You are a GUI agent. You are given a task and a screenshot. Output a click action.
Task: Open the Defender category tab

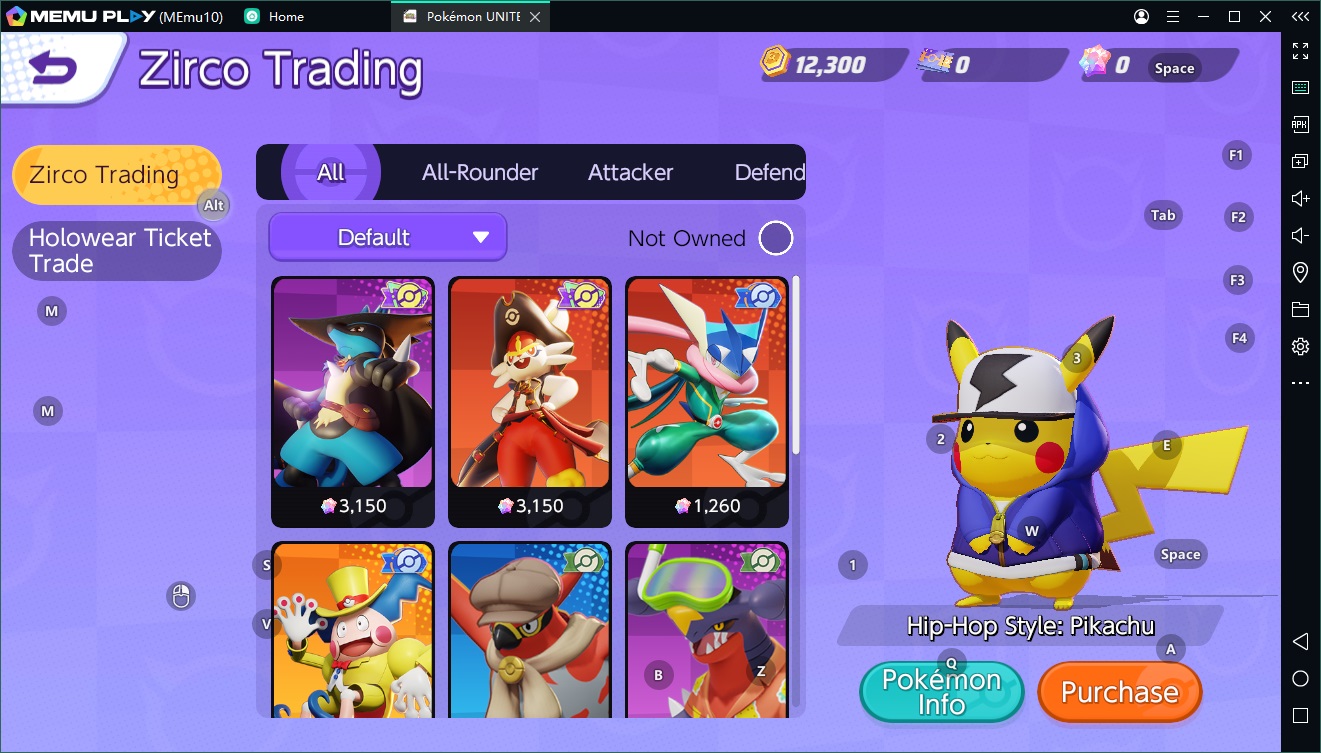point(769,172)
